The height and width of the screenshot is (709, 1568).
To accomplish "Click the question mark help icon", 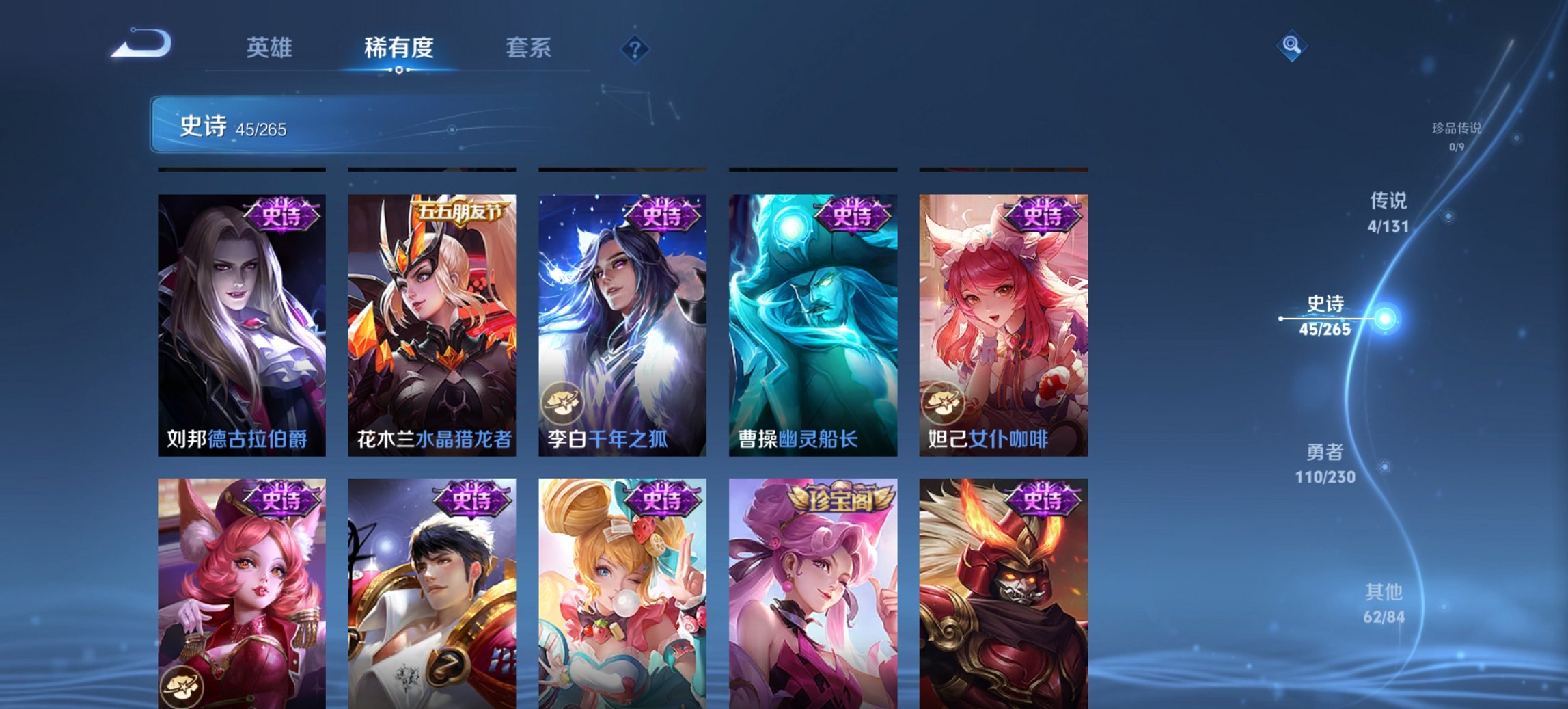I will [x=635, y=48].
